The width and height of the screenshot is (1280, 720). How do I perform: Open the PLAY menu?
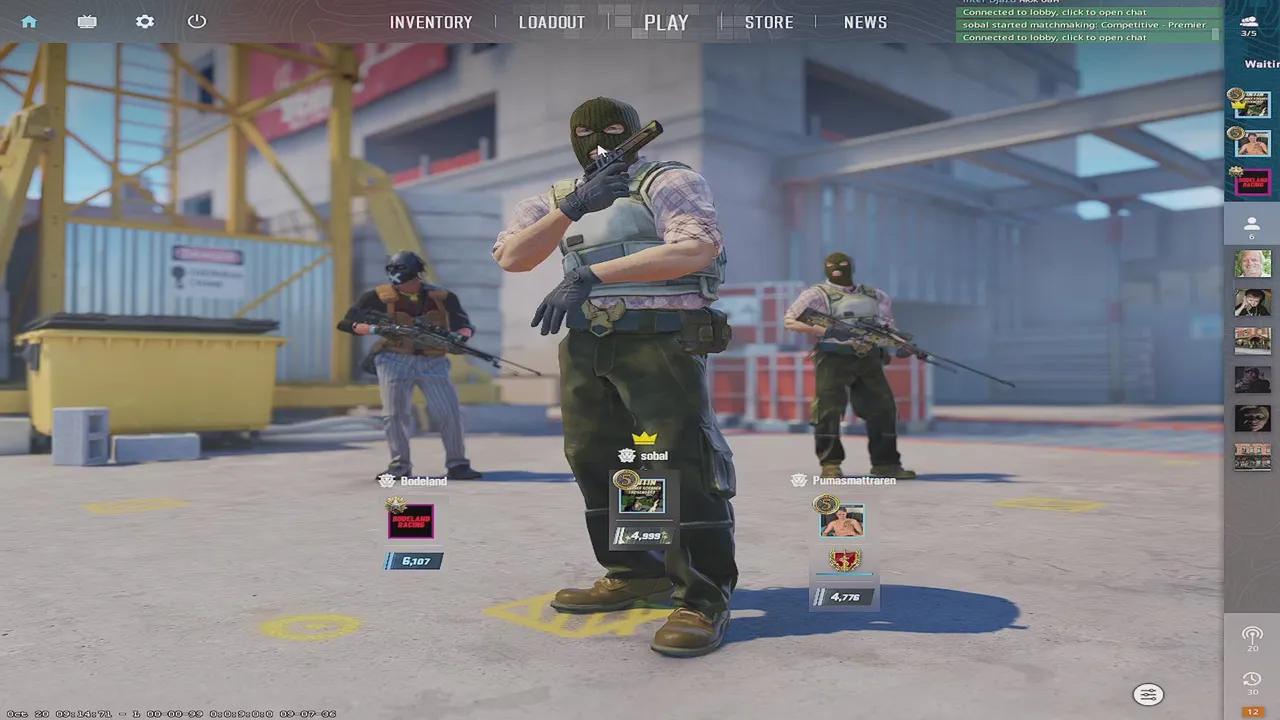pyautogui.click(x=666, y=22)
